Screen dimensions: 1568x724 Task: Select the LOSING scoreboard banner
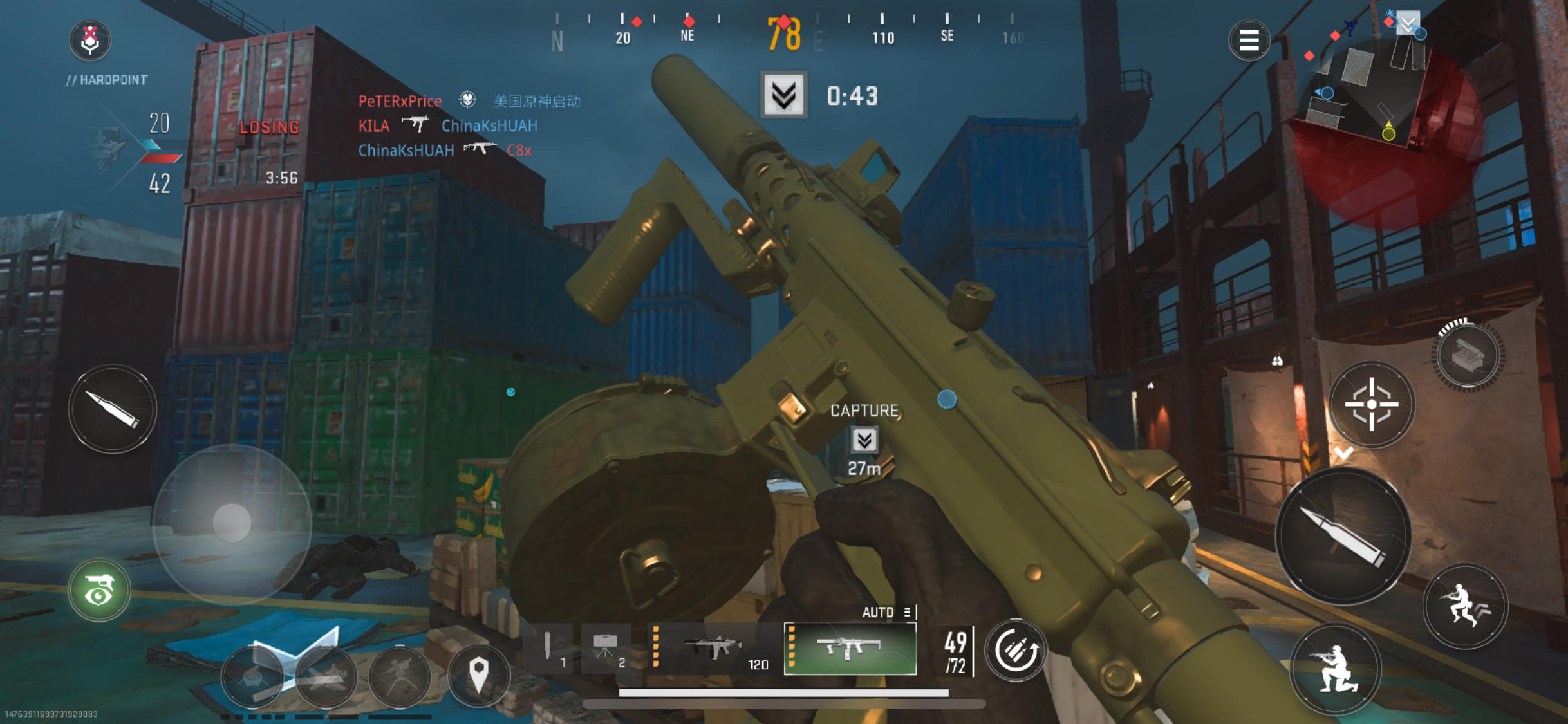pos(268,126)
